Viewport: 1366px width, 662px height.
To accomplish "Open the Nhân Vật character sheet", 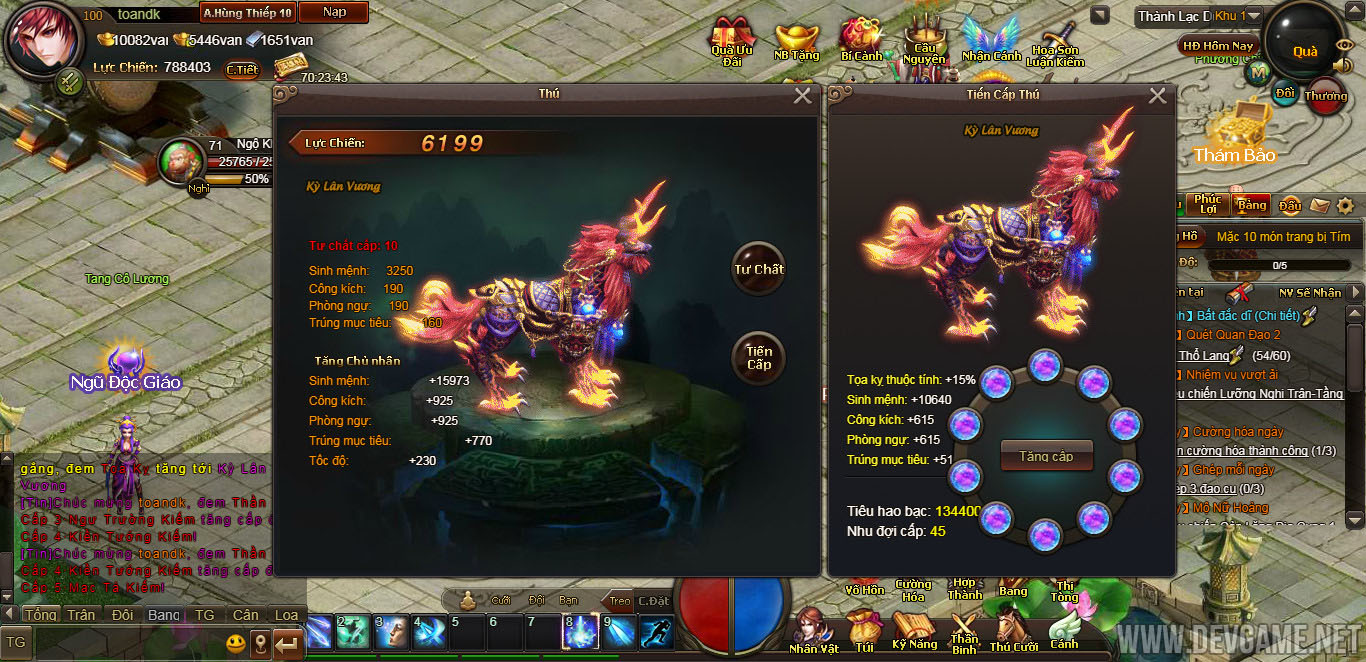I will click(x=813, y=629).
